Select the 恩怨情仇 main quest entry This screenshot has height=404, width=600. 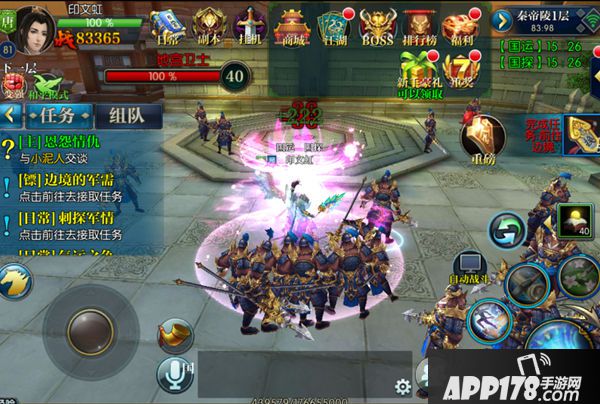coord(70,150)
